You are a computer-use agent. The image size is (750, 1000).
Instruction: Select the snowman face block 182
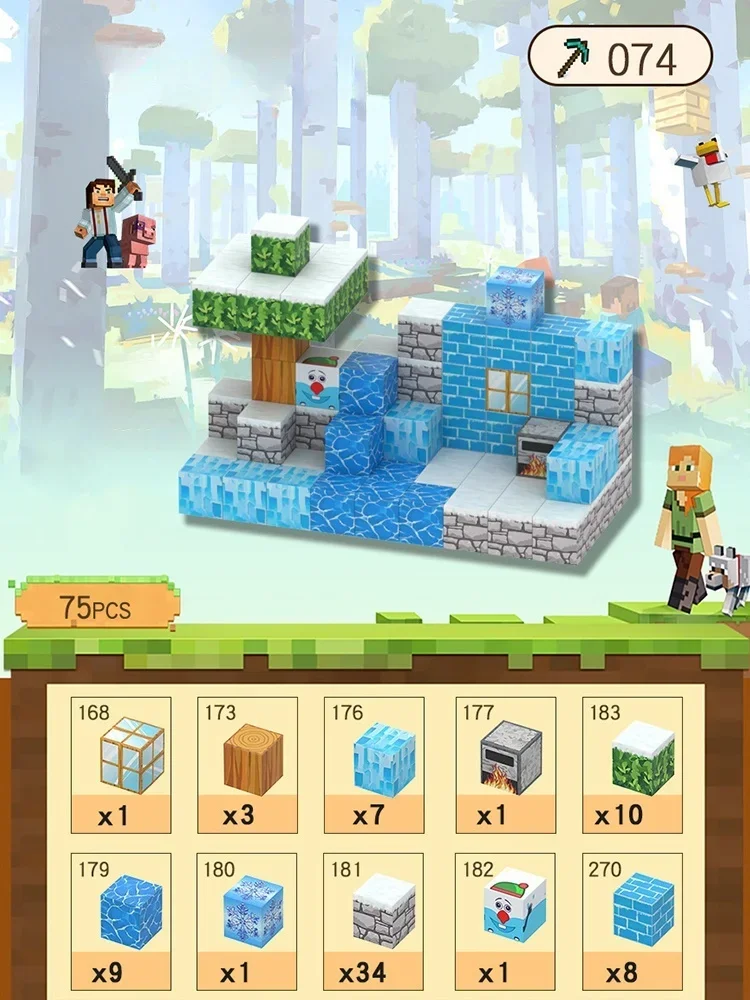(x=503, y=919)
